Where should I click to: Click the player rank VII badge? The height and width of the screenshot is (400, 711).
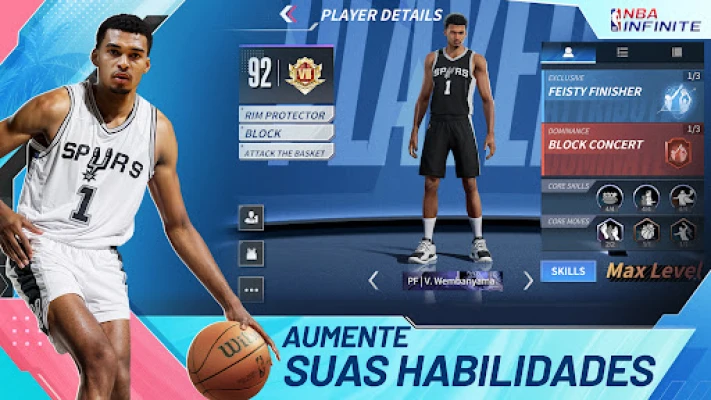(x=302, y=74)
